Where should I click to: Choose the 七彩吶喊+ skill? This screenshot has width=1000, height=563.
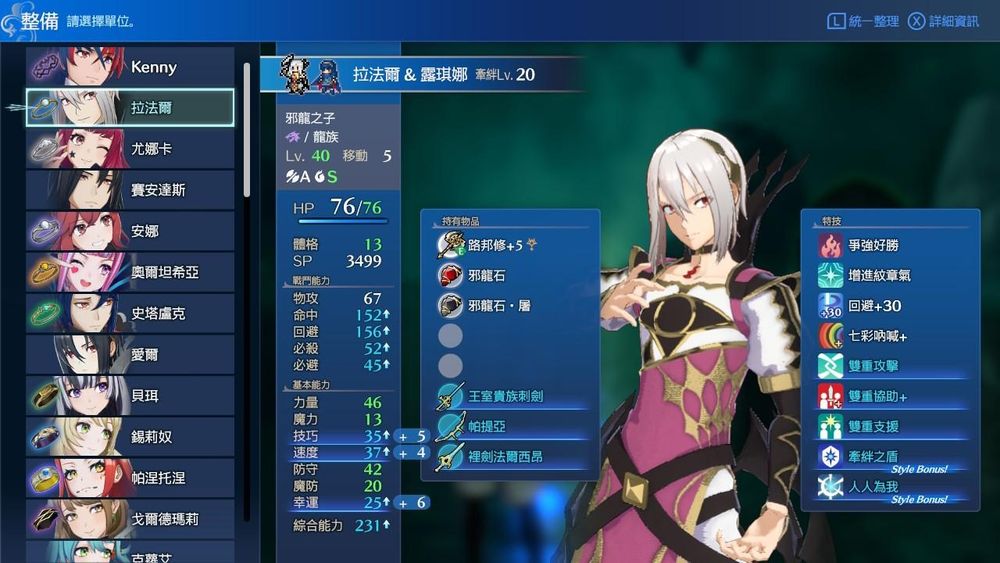pyautogui.click(x=878, y=336)
